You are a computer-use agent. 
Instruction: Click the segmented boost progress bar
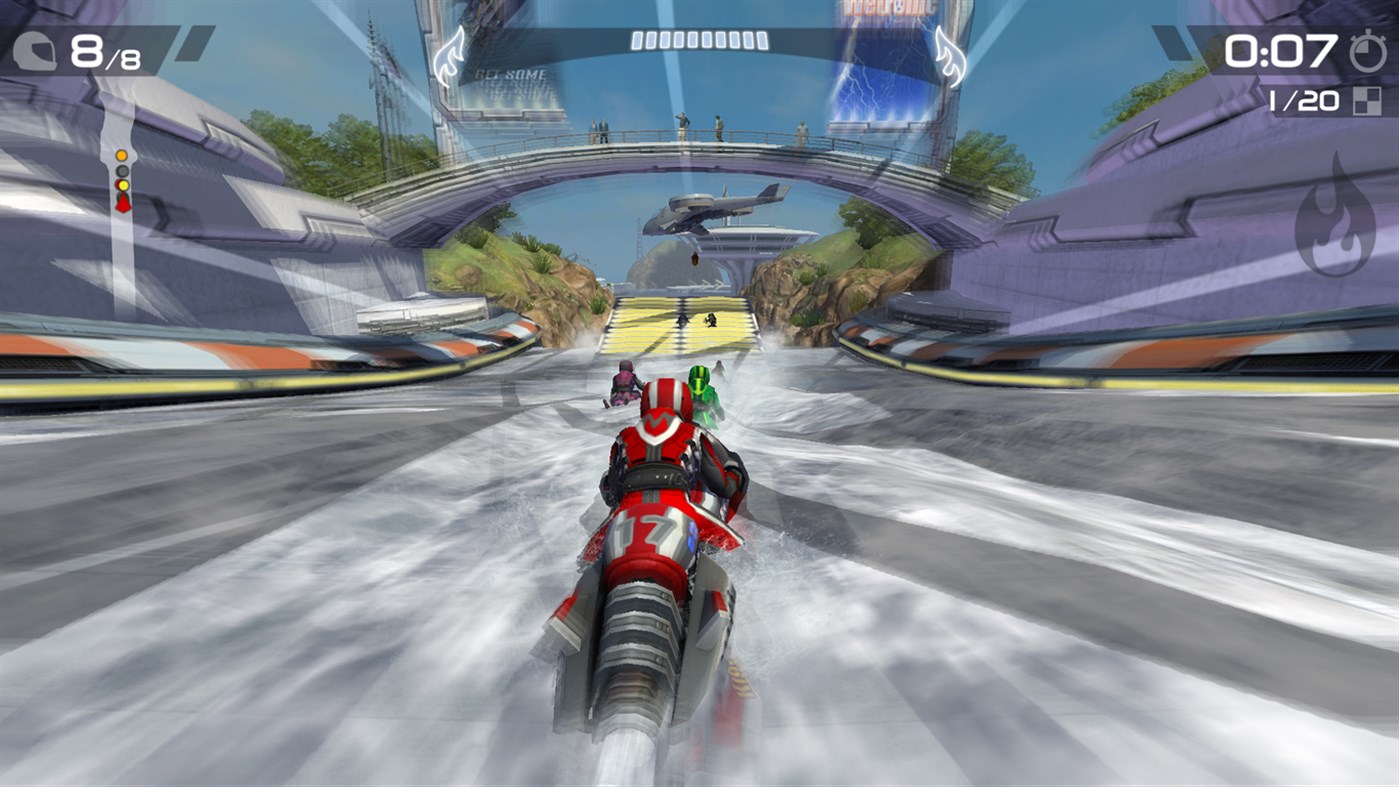coord(700,40)
